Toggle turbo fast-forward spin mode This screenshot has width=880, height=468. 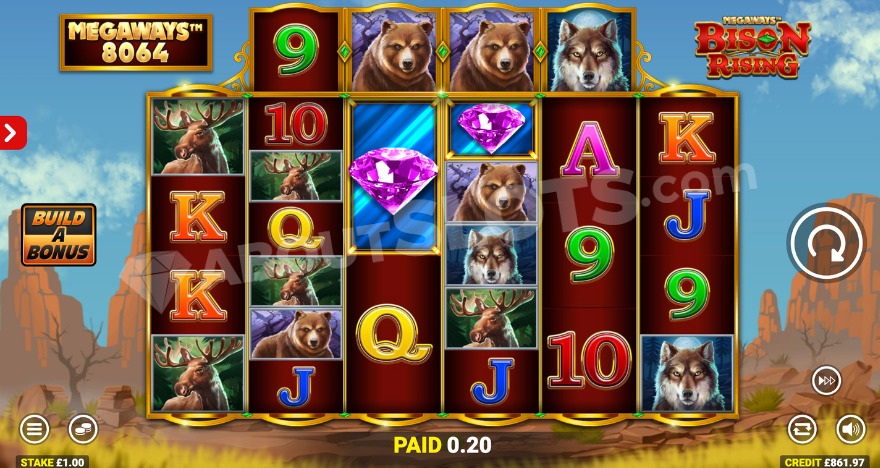click(x=826, y=380)
